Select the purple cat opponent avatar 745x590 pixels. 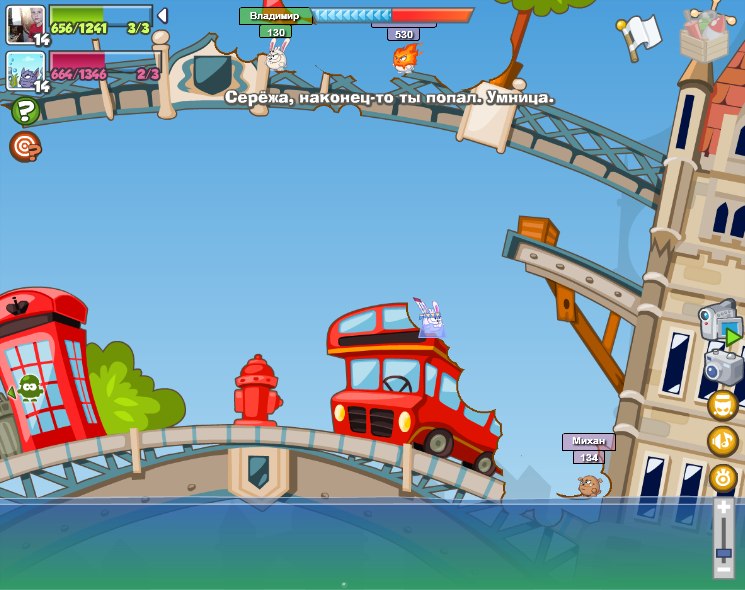[24, 70]
